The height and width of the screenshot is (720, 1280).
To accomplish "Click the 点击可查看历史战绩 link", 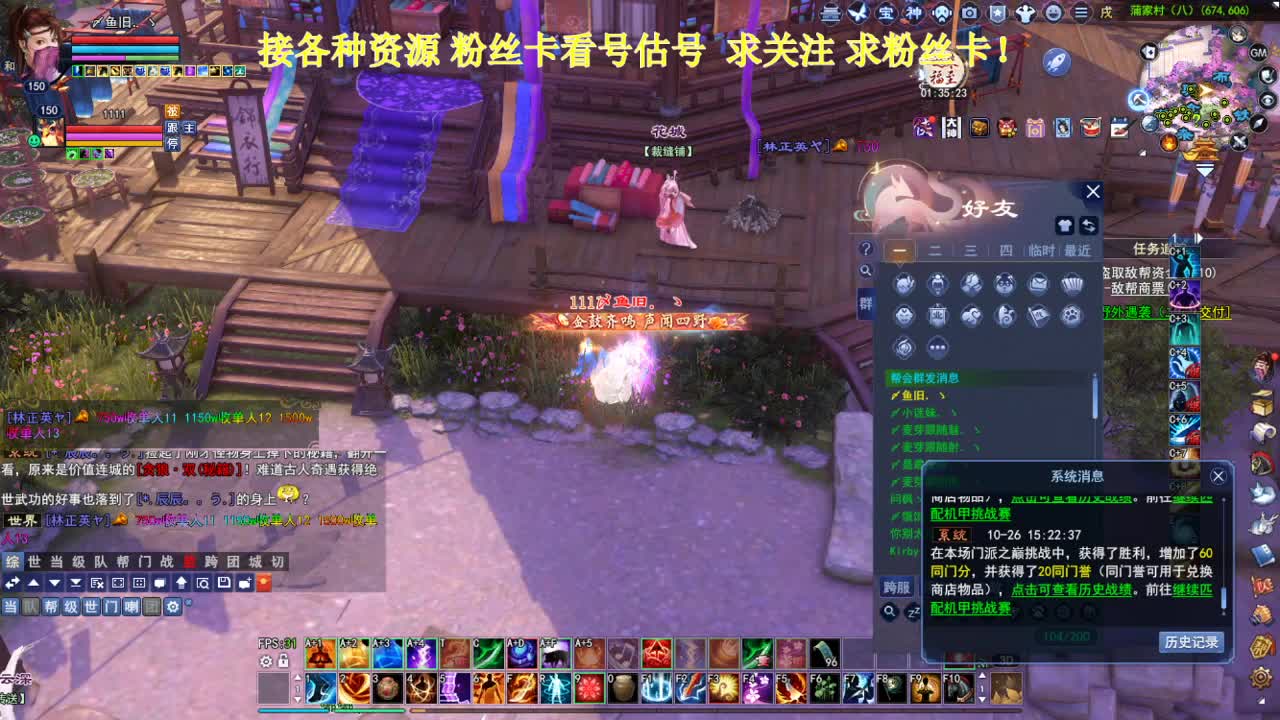I will pyautogui.click(x=1071, y=590).
